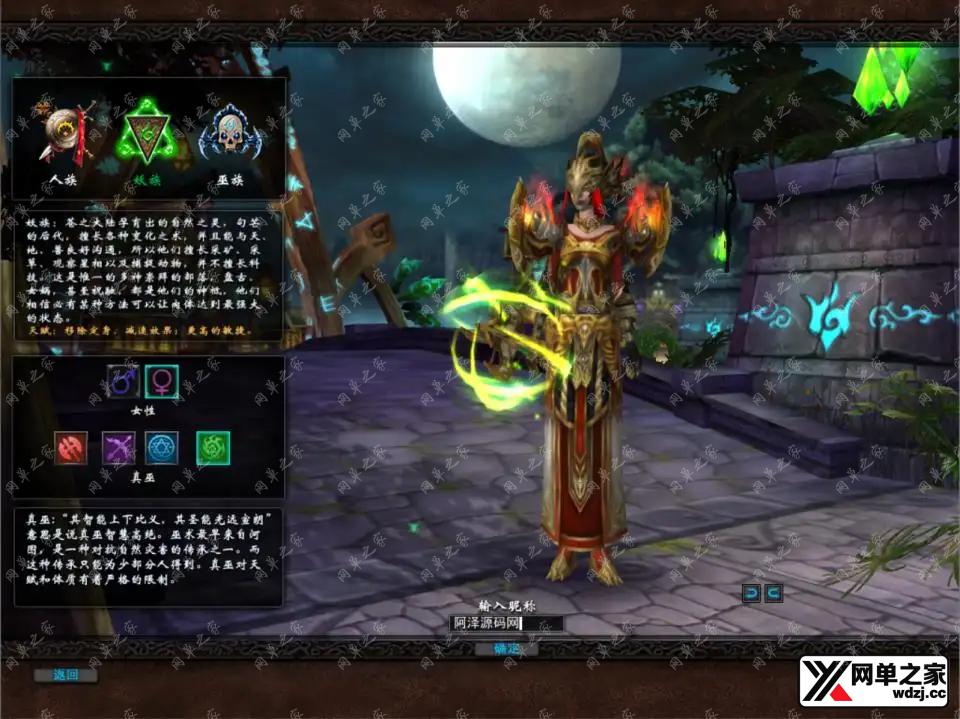Rotate the character using the left arrow button

751,594
